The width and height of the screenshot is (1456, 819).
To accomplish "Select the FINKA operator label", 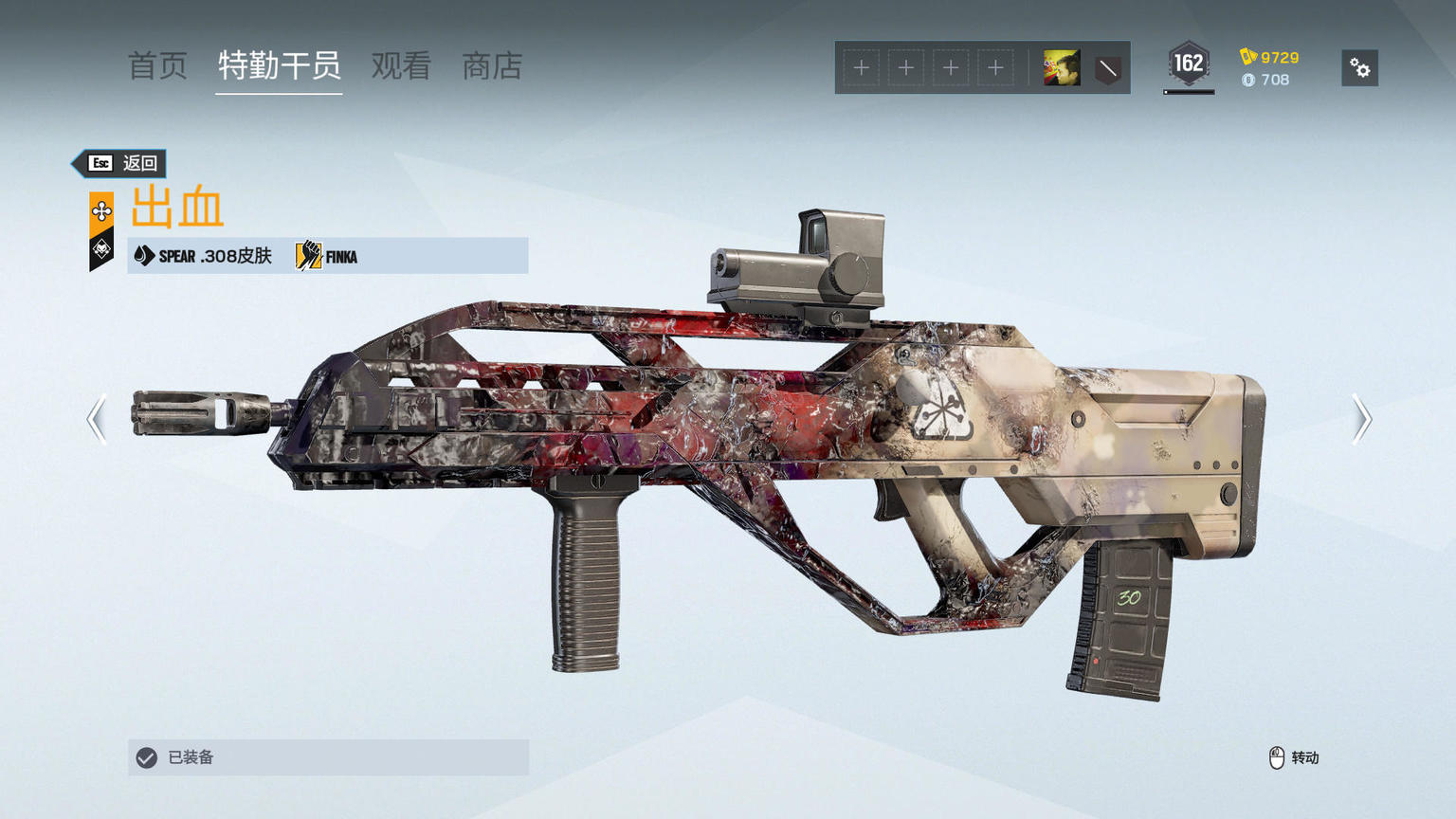I will tap(328, 256).
